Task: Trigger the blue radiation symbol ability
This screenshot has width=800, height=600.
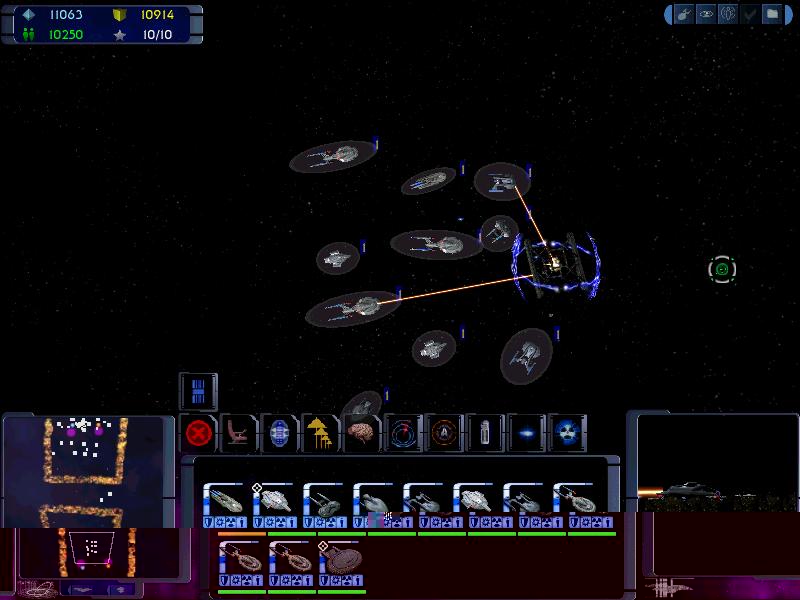Action: (x=567, y=434)
